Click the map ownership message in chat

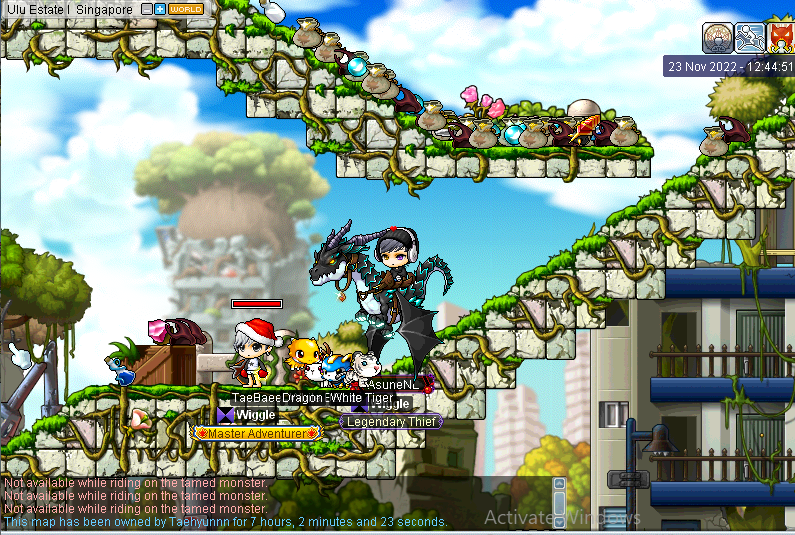coord(225,522)
